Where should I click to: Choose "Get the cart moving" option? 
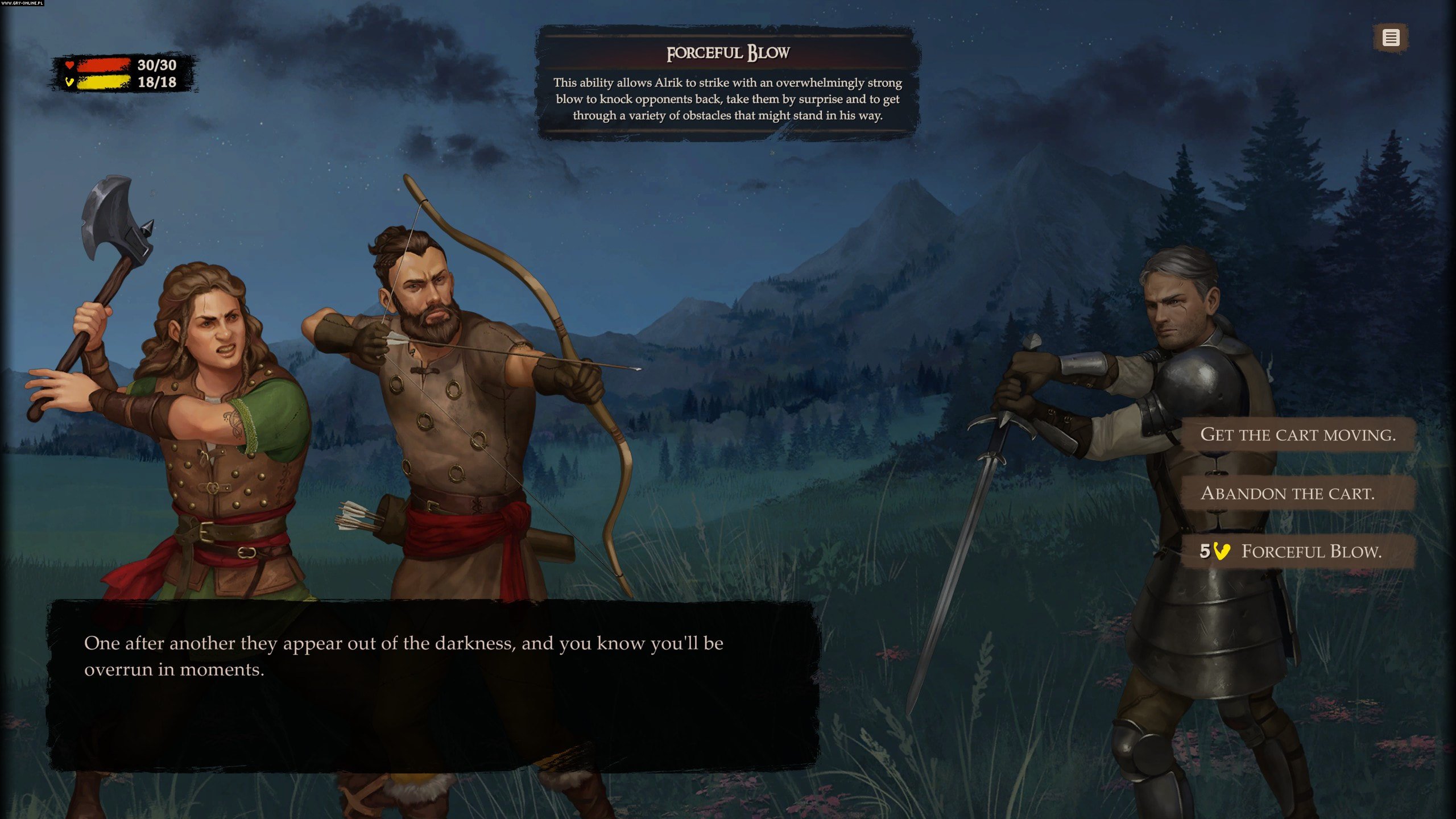1297,435
